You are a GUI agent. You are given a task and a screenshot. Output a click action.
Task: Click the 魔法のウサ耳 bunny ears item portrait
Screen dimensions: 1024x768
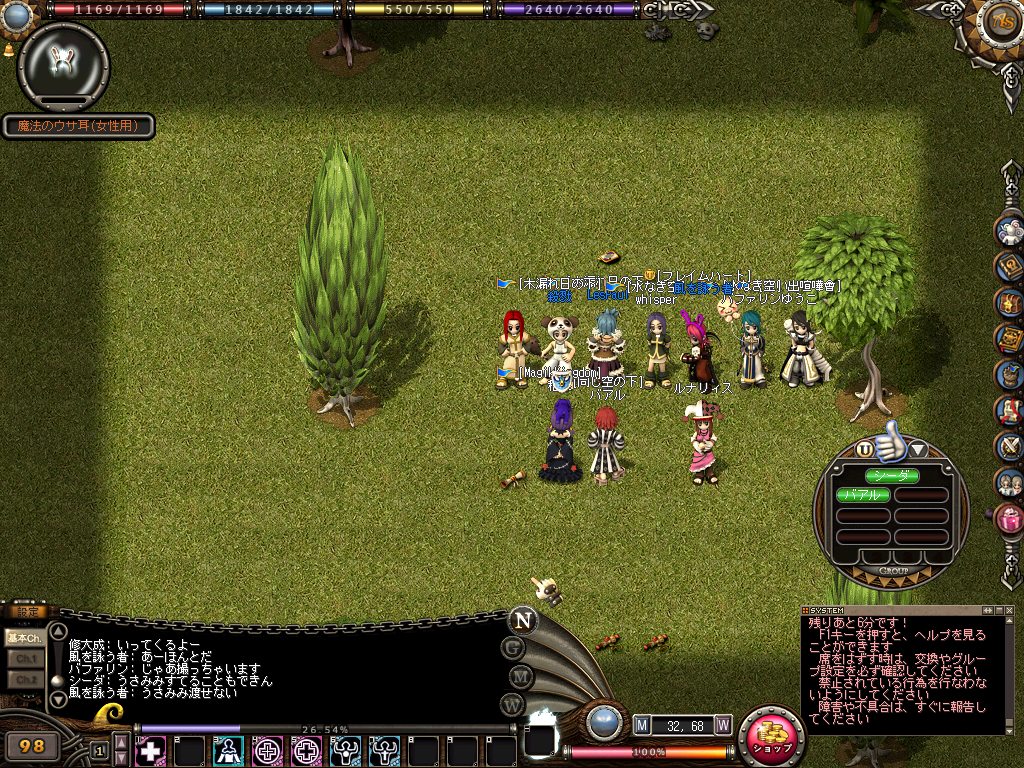point(64,66)
